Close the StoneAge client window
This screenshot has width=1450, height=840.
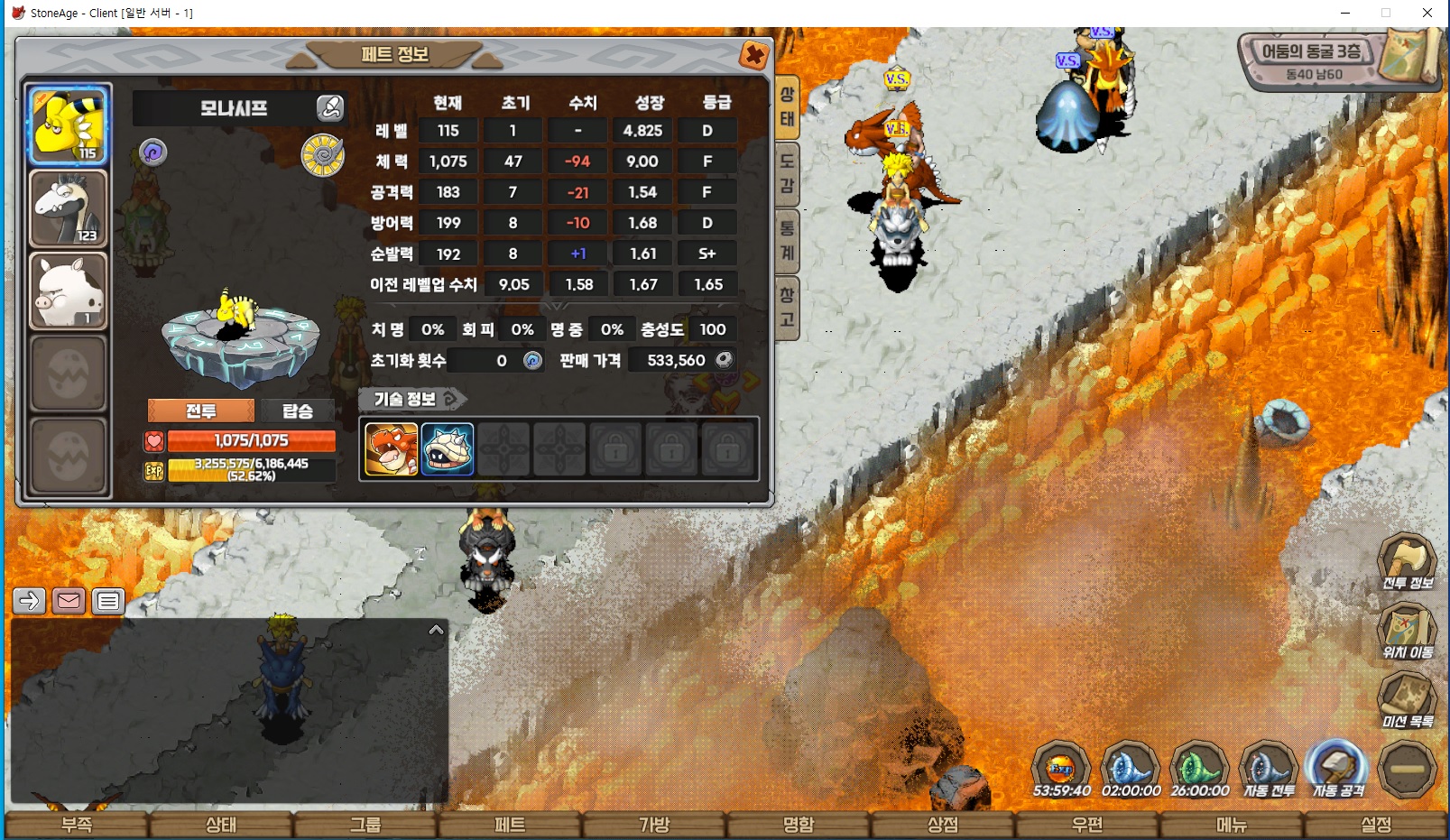(x=1427, y=13)
